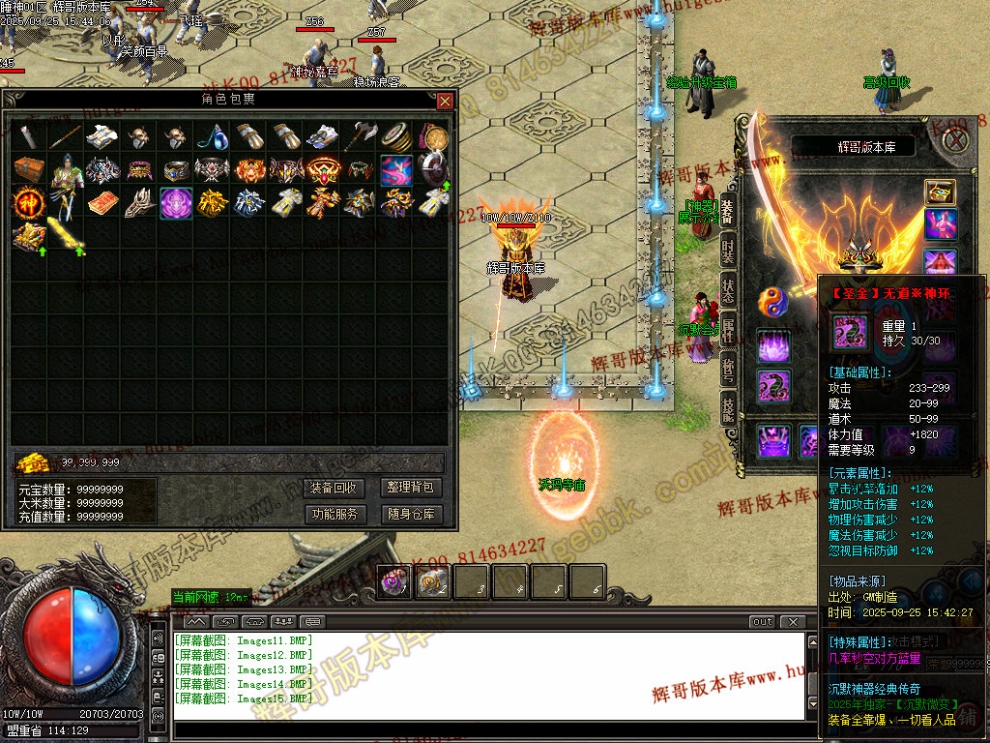Image resolution: width=990 pixels, height=743 pixels.
Task: Switch to the 称号 title tab
Action: point(728,366)
